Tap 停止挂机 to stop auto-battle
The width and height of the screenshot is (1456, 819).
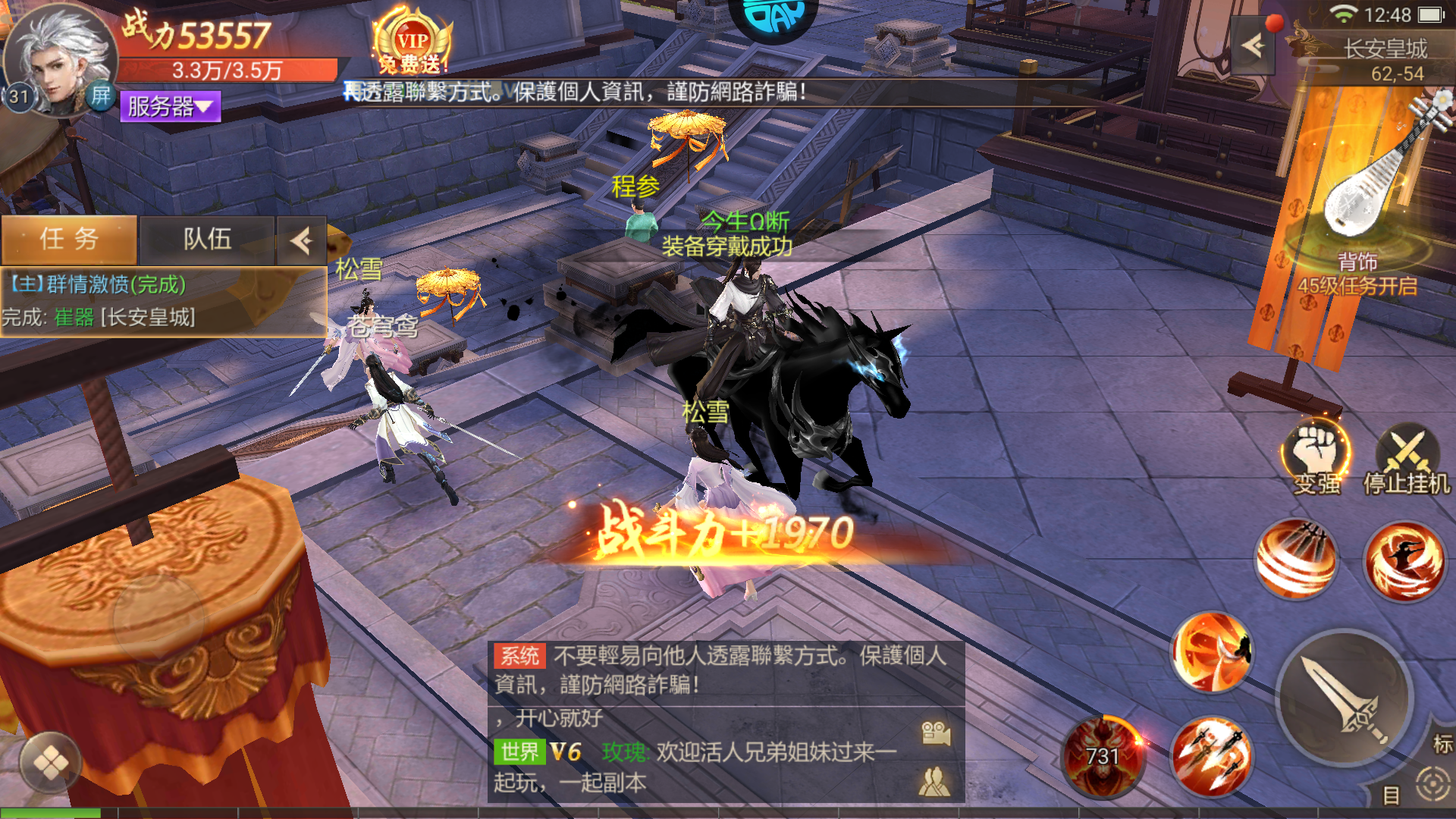(1407, 459)
